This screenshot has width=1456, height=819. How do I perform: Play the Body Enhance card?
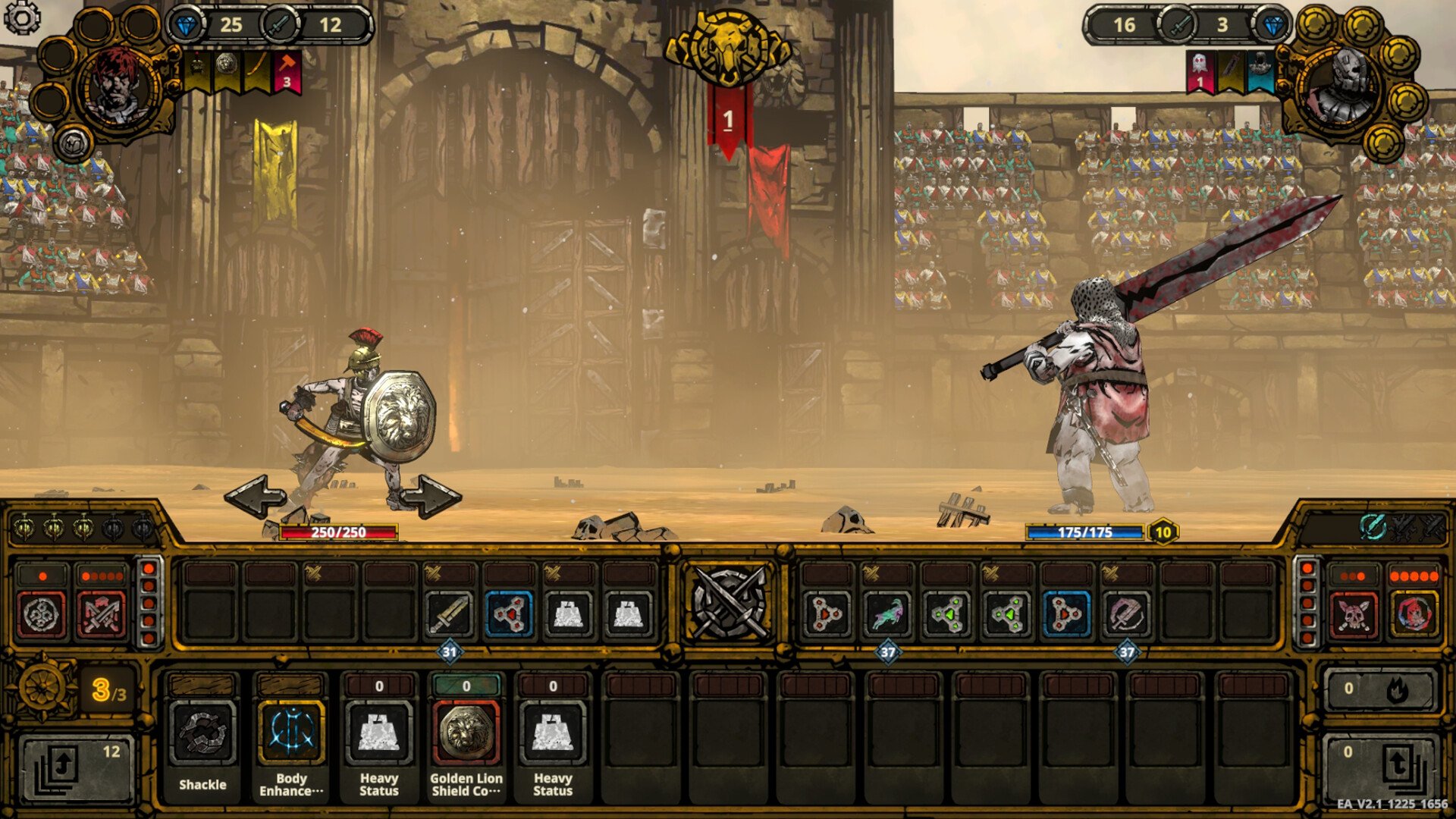(x=291, y=733)
